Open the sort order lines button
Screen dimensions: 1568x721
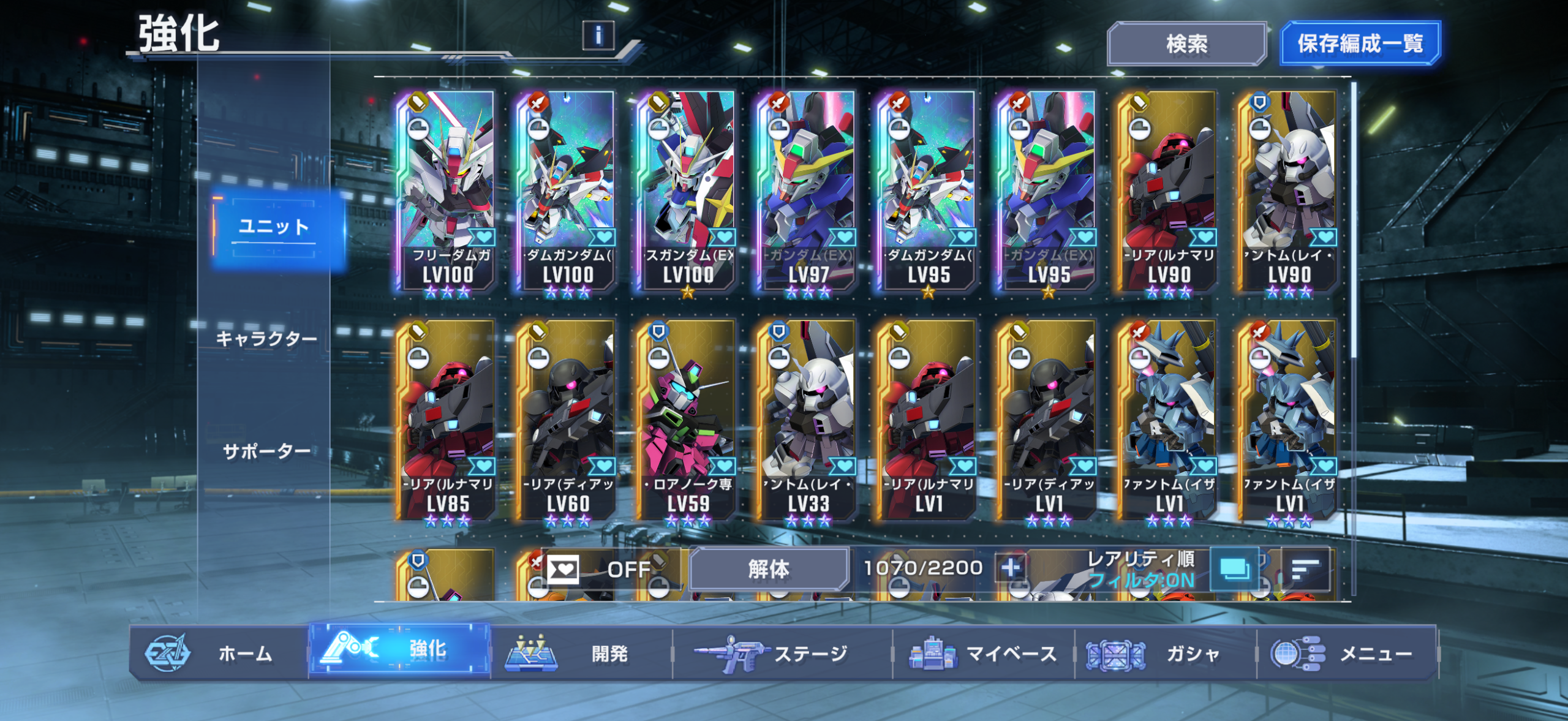[1305, 570]
